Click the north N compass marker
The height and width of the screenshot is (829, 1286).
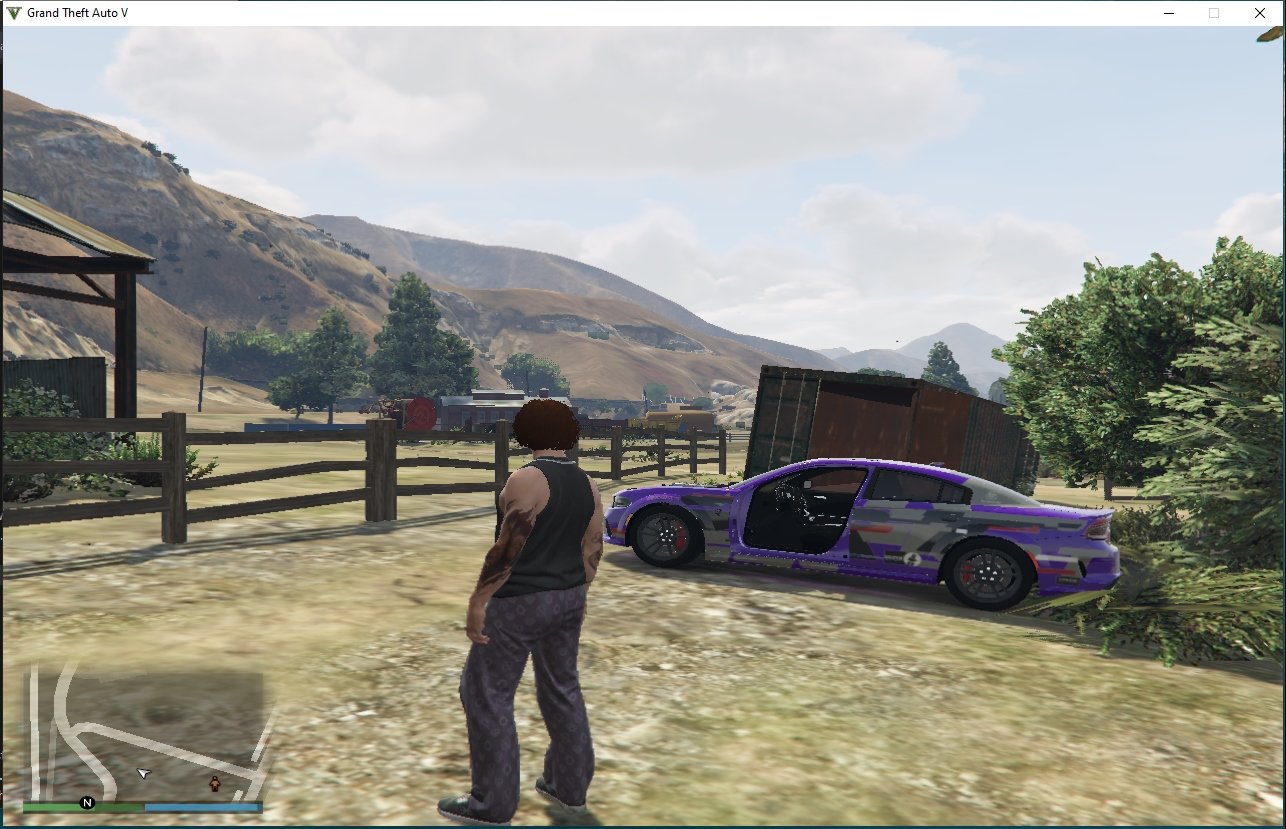[87, 802]
